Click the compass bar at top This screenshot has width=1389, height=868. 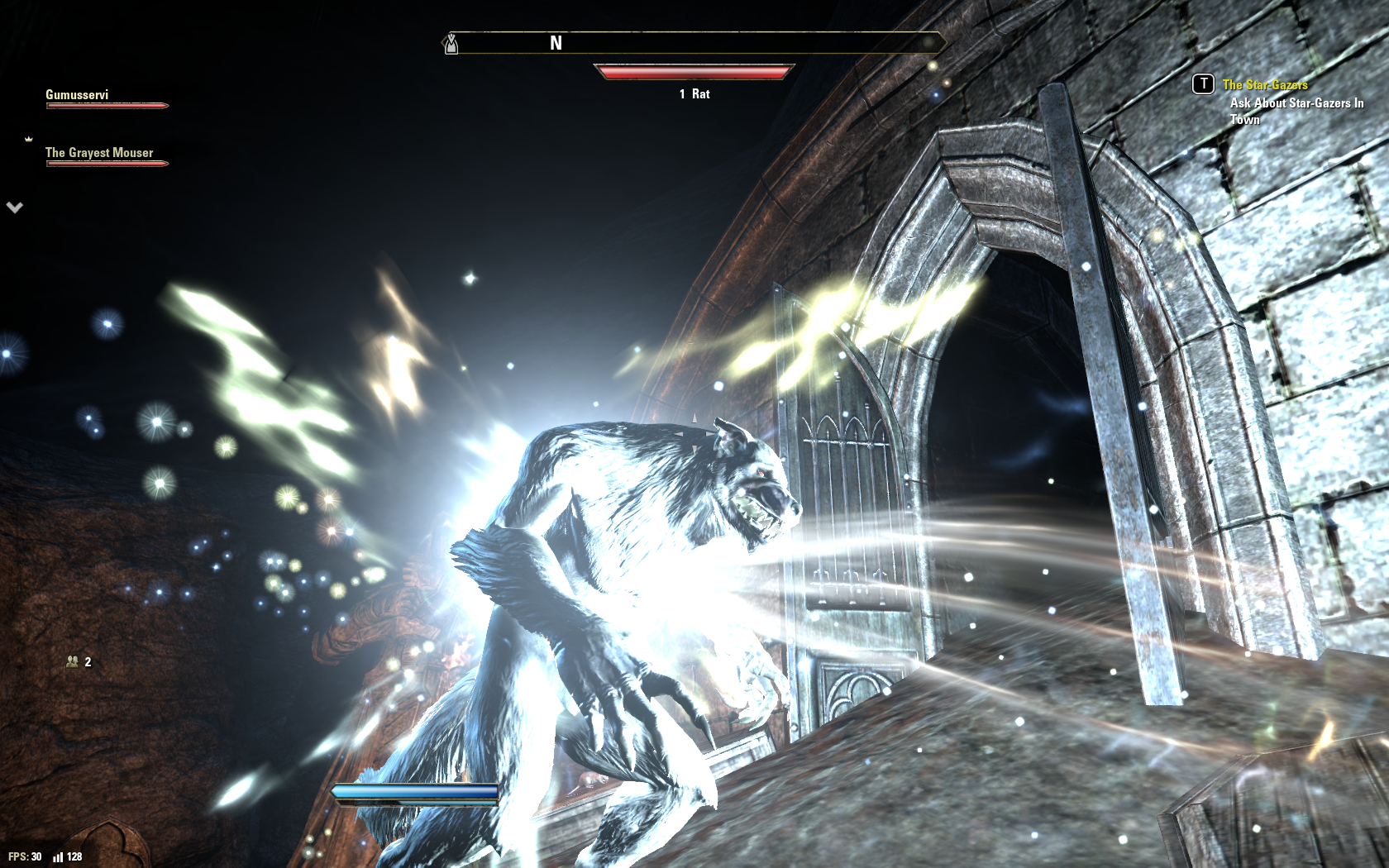point(694,43)
